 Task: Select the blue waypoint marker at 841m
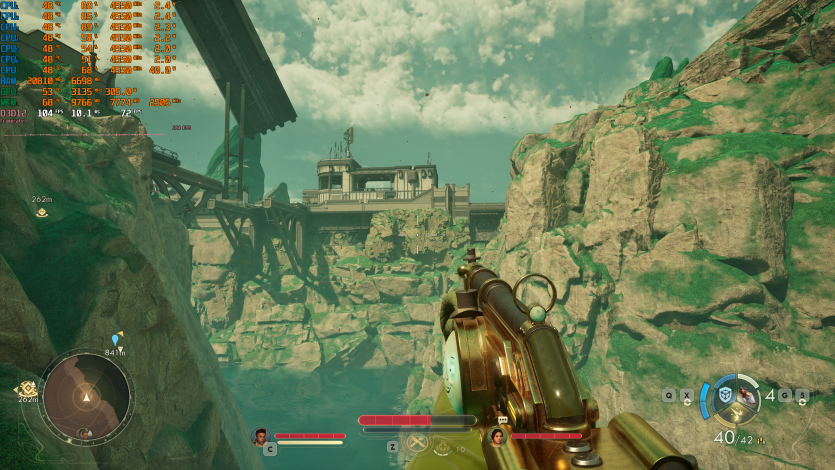[x=115, y=341]
